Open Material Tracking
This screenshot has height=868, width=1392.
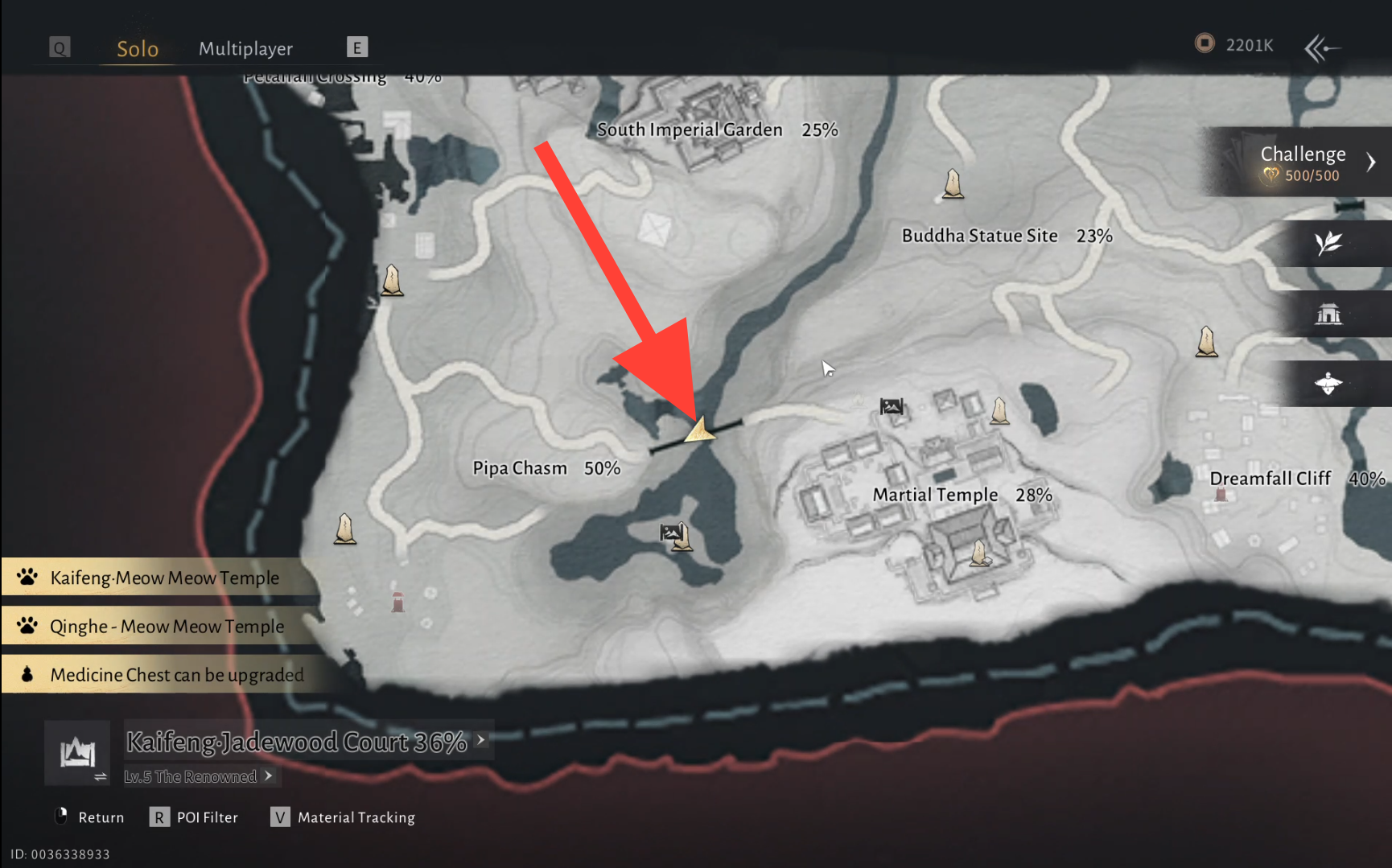click(x=344, y=817)
